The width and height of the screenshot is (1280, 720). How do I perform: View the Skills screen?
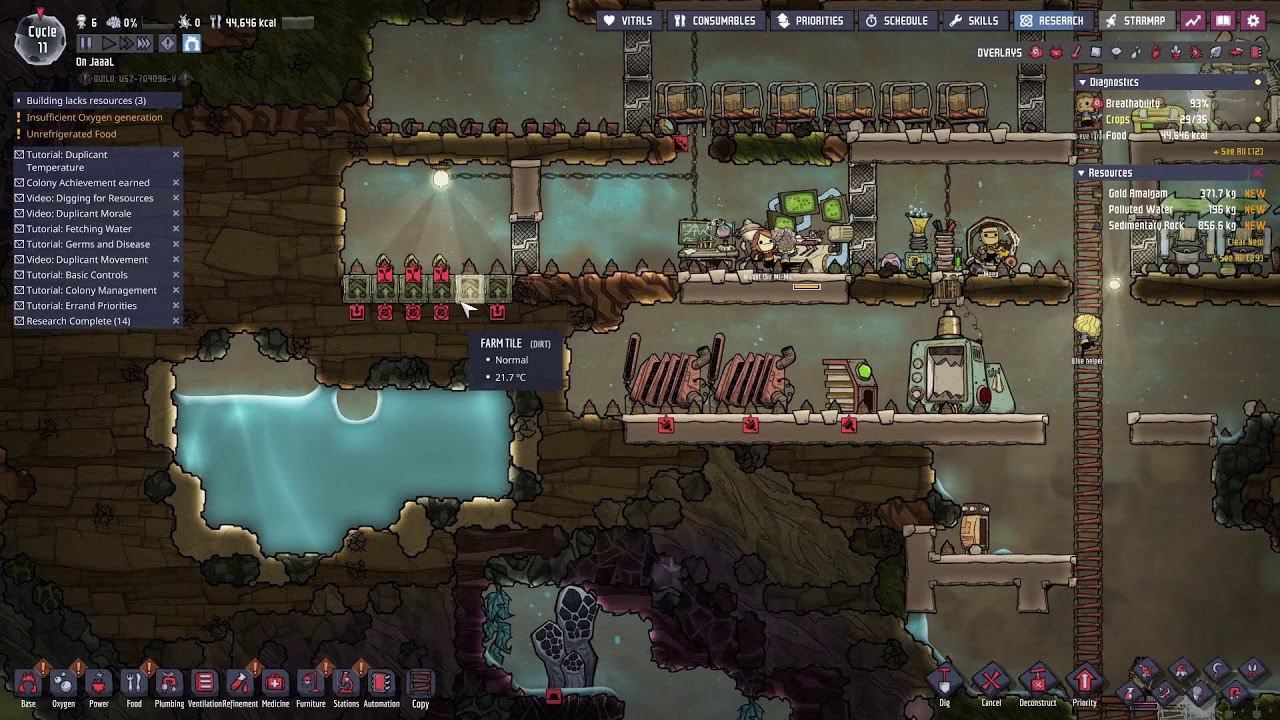click(974, 21)
